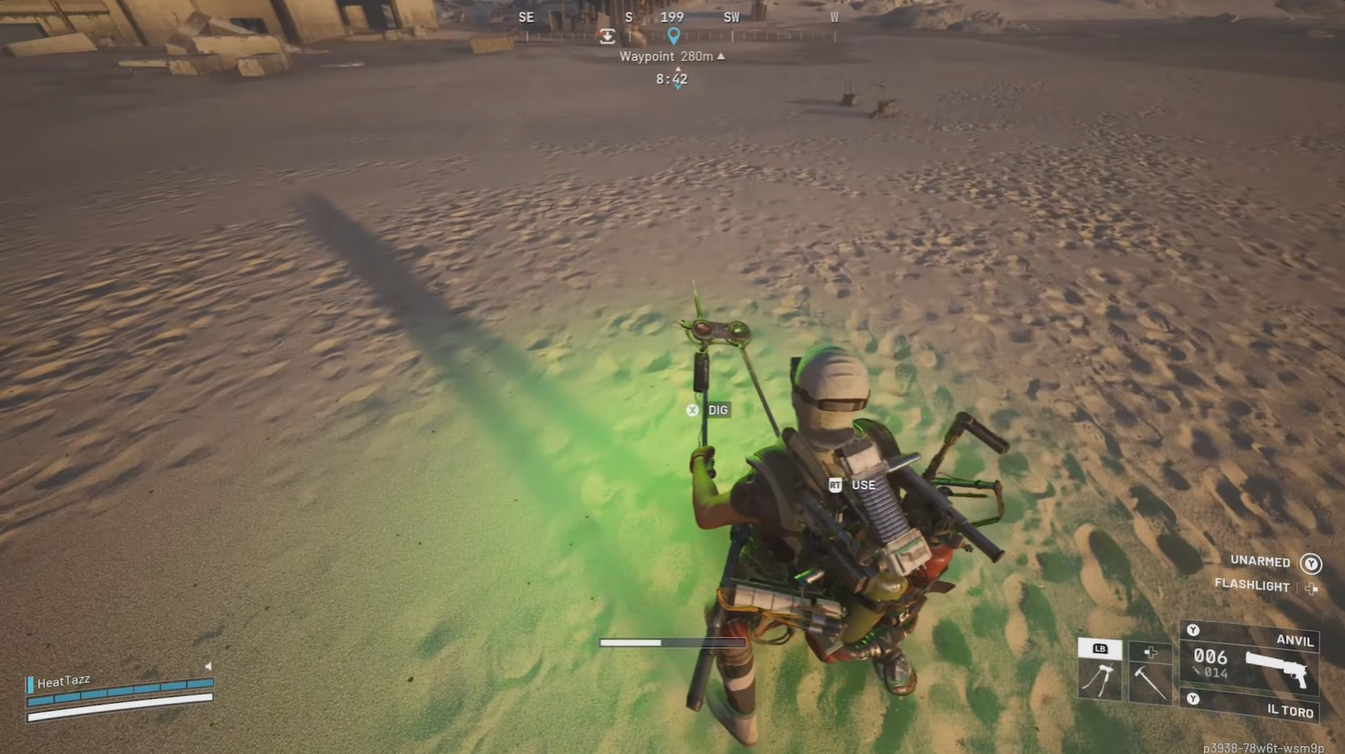Click the speaker icon above HeatTazz nameplate

(208, 666)
